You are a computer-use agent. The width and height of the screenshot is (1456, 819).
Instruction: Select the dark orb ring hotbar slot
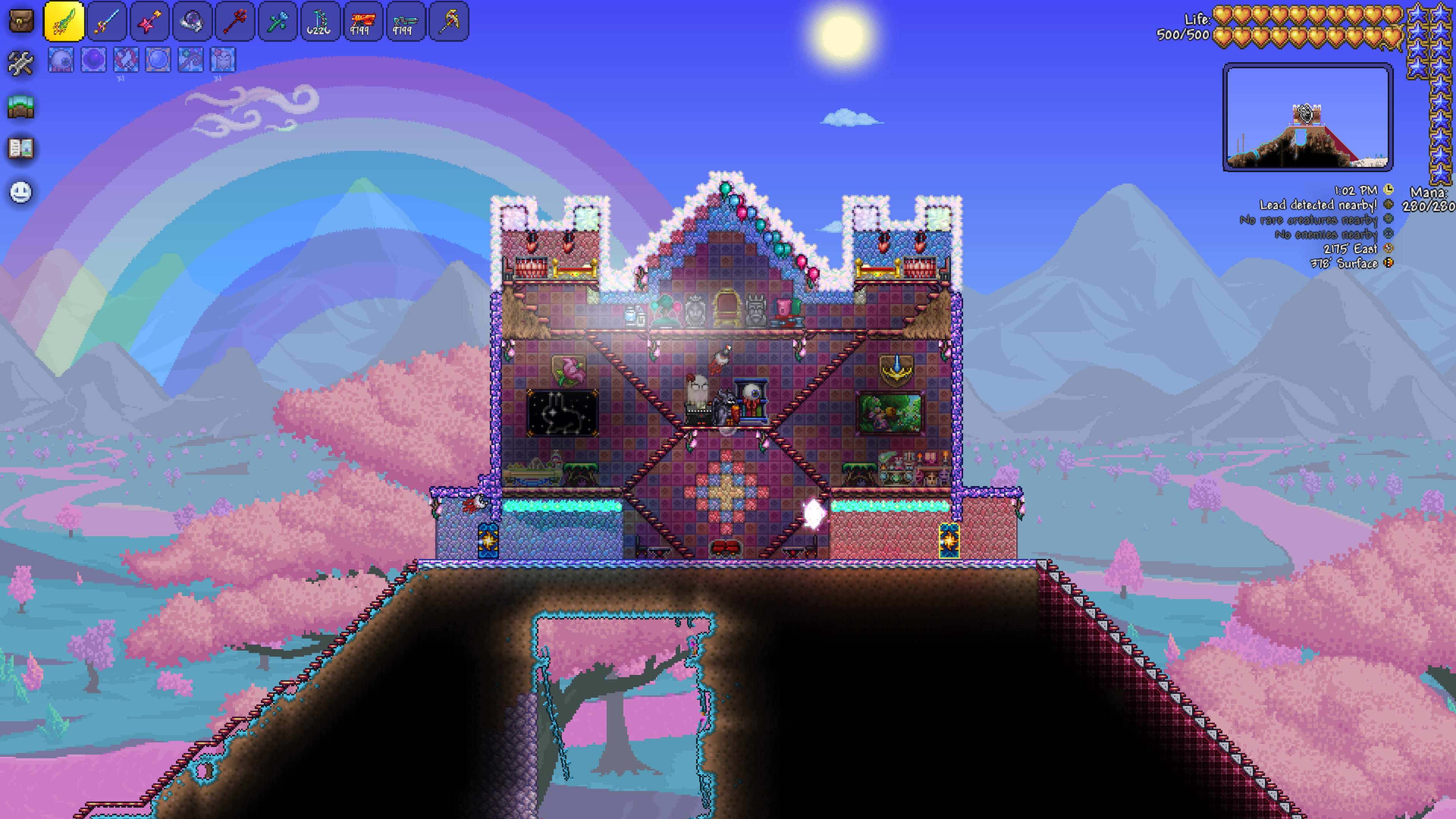[x=192, y=22]
